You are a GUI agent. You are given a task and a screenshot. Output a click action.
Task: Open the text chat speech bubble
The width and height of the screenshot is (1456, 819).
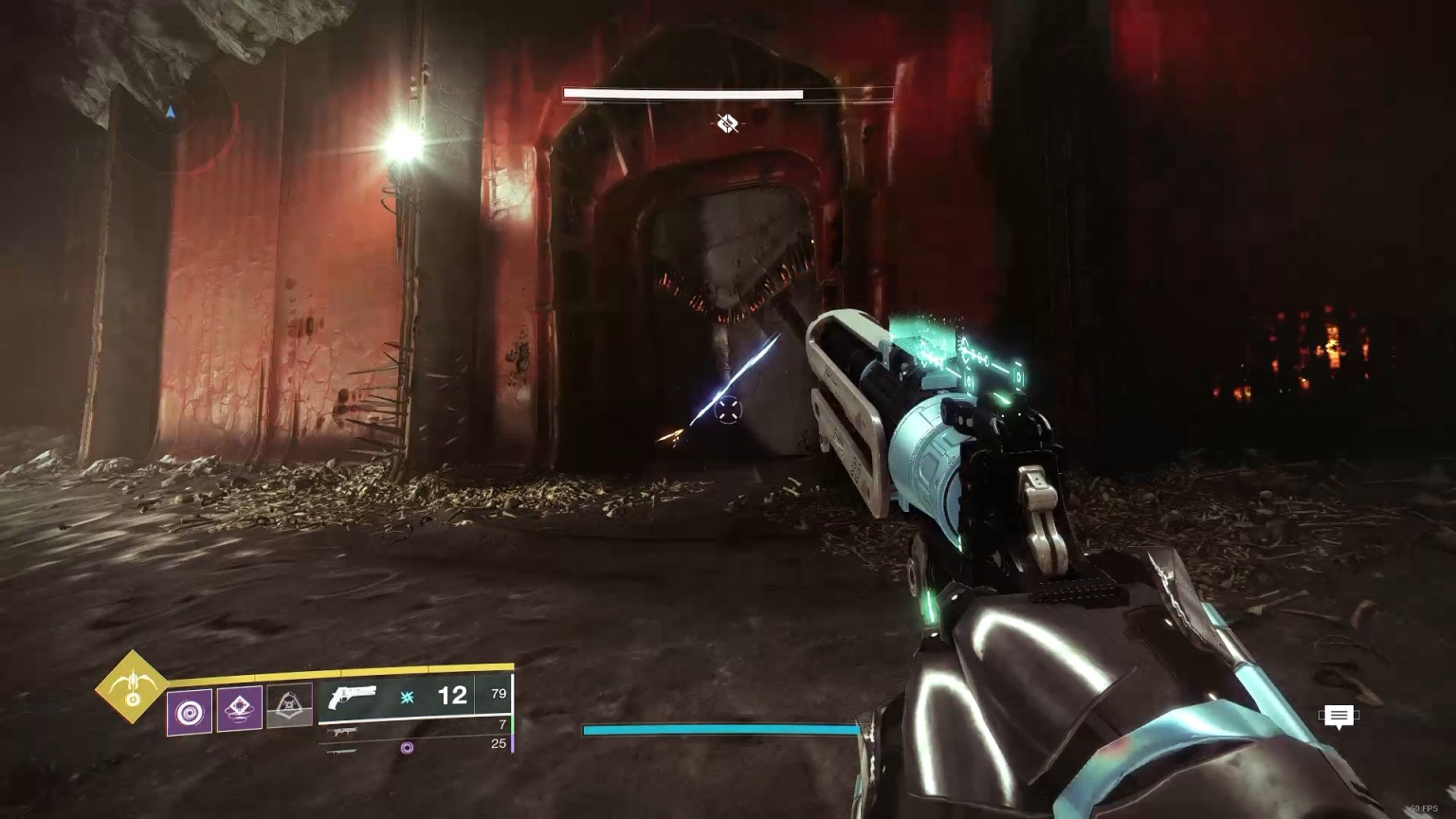coord(1338,718)
